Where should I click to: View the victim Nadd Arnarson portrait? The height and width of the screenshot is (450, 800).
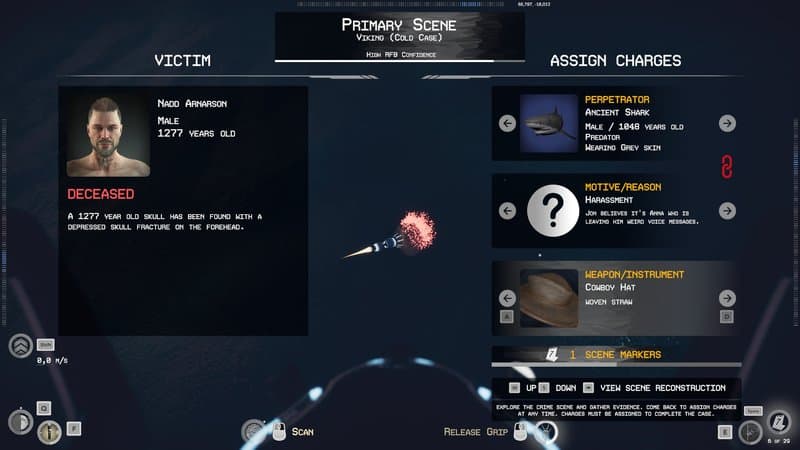point(108,136)
